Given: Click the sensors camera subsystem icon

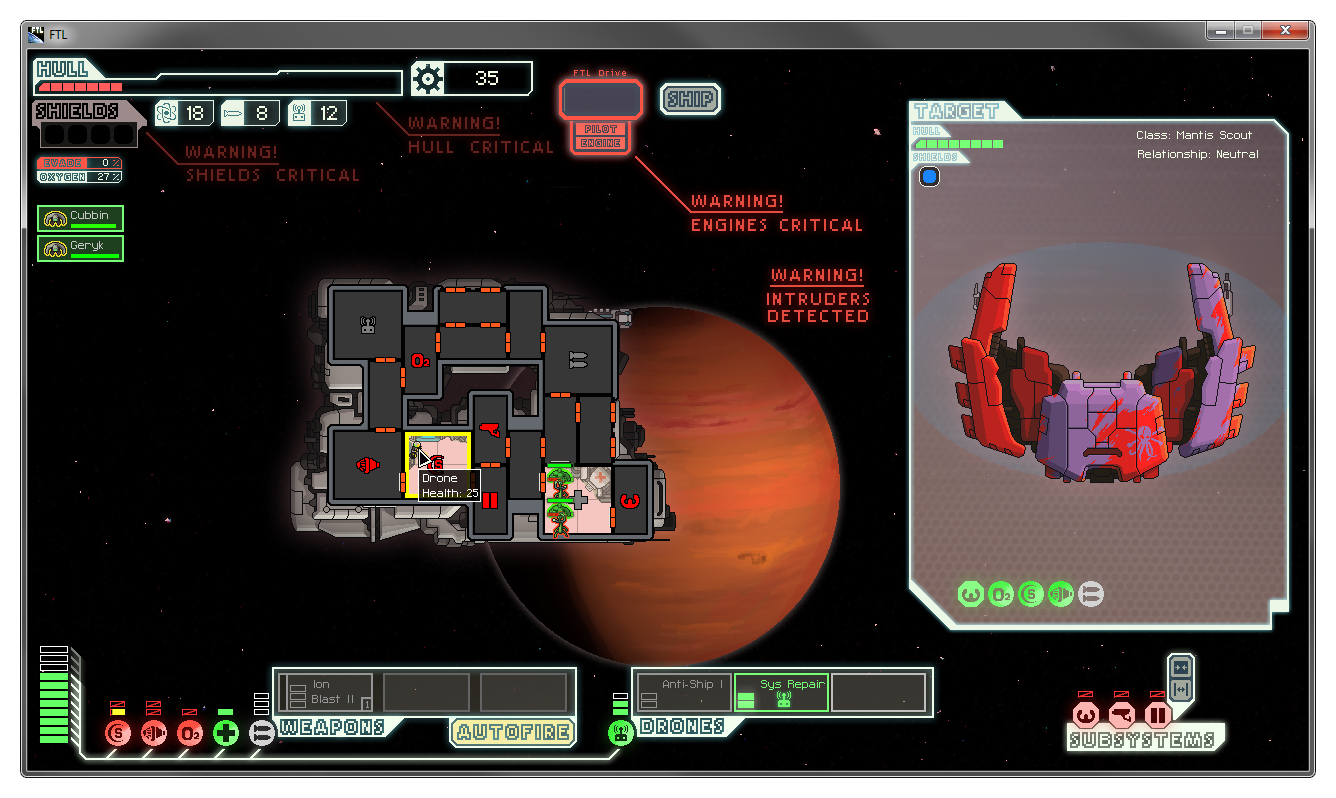Looking at the screenshot, I should pyautogui.click(x=1122, y=715).
